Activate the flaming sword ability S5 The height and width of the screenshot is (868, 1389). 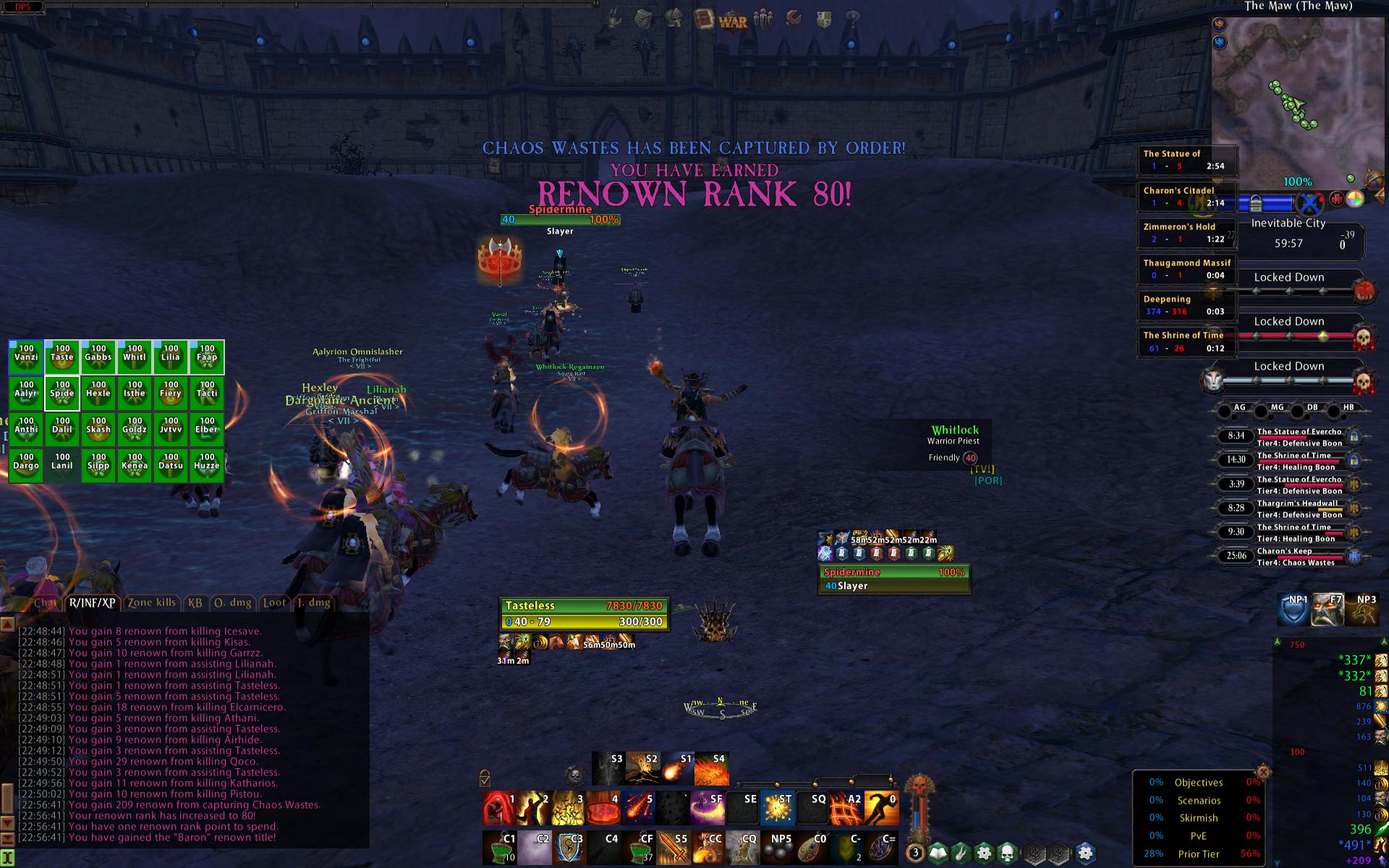pyautogui.click(x=674, y=848)
